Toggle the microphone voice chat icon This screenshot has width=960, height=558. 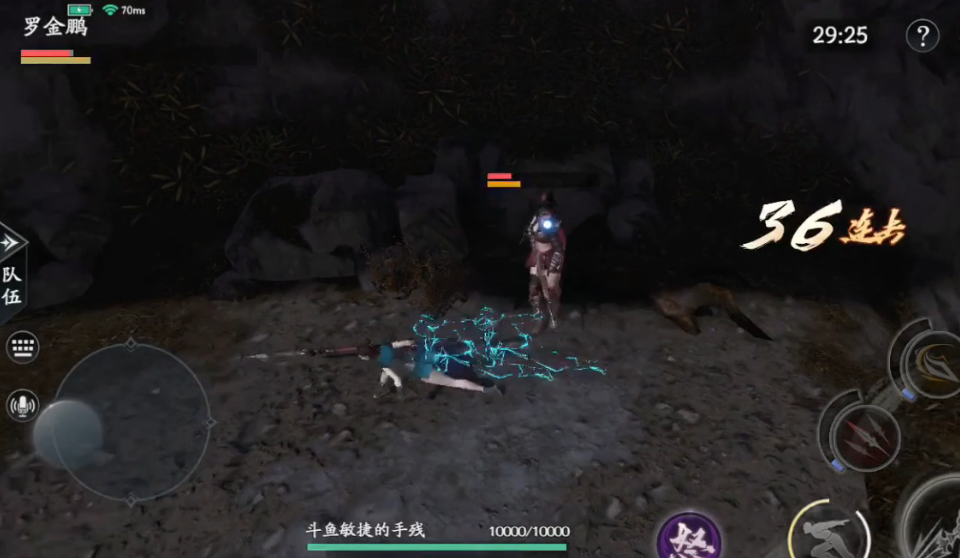22,404
